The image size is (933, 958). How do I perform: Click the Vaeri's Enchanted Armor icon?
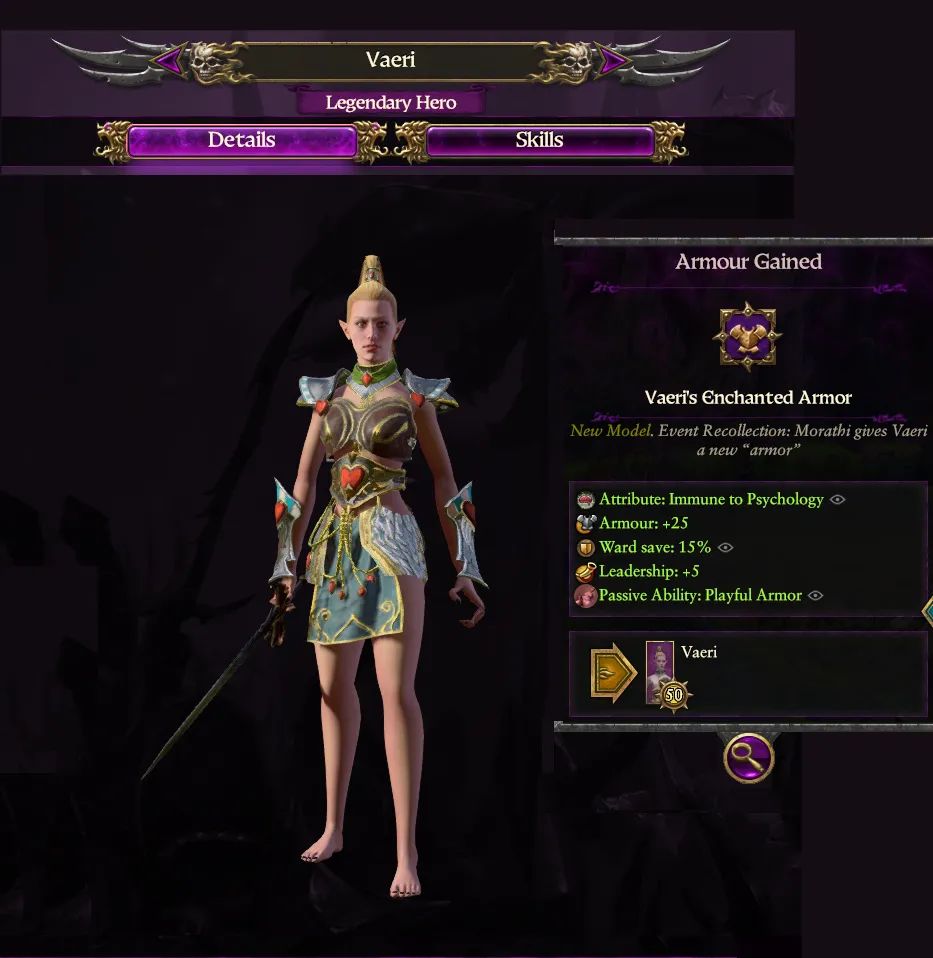pos(748,337)
